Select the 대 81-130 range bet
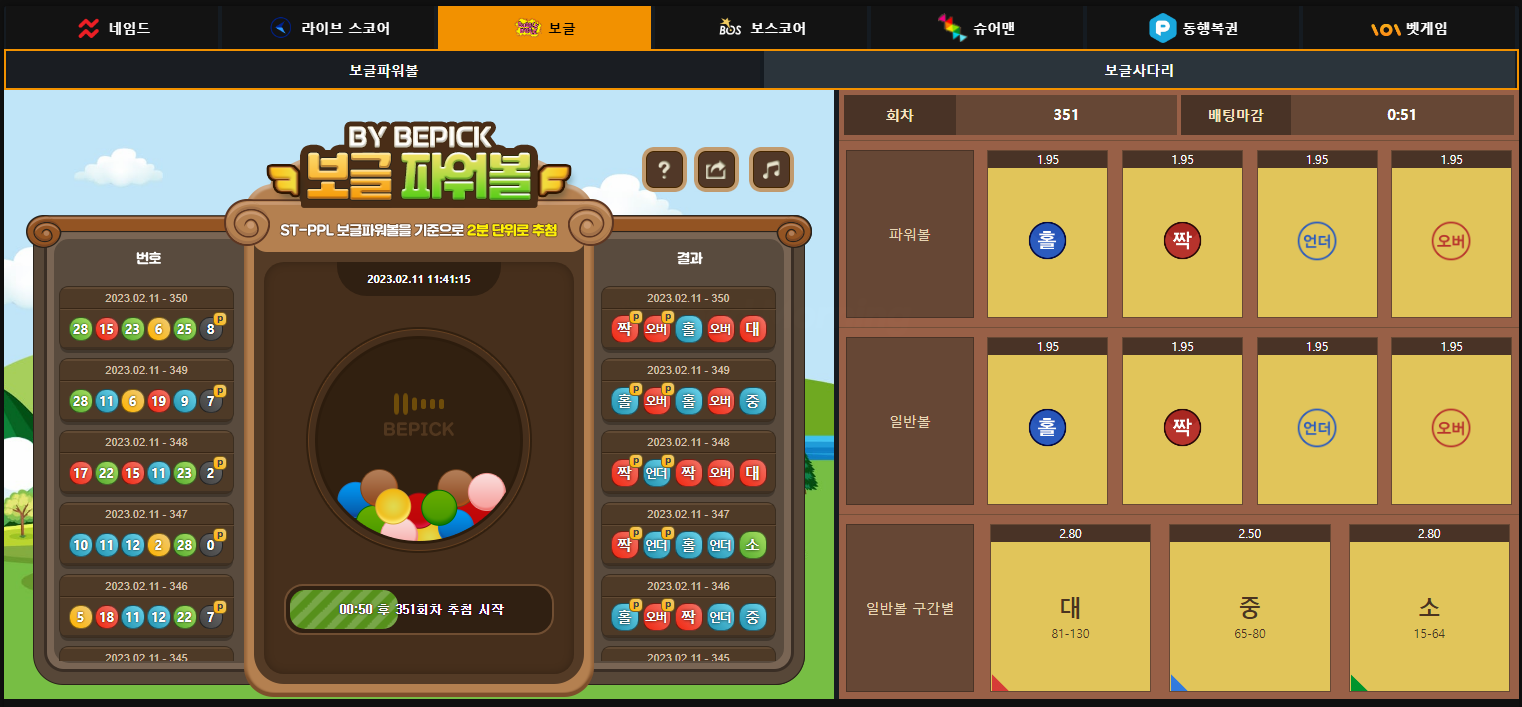This screenshot has height=707, width=1522. click(1070, 615)
